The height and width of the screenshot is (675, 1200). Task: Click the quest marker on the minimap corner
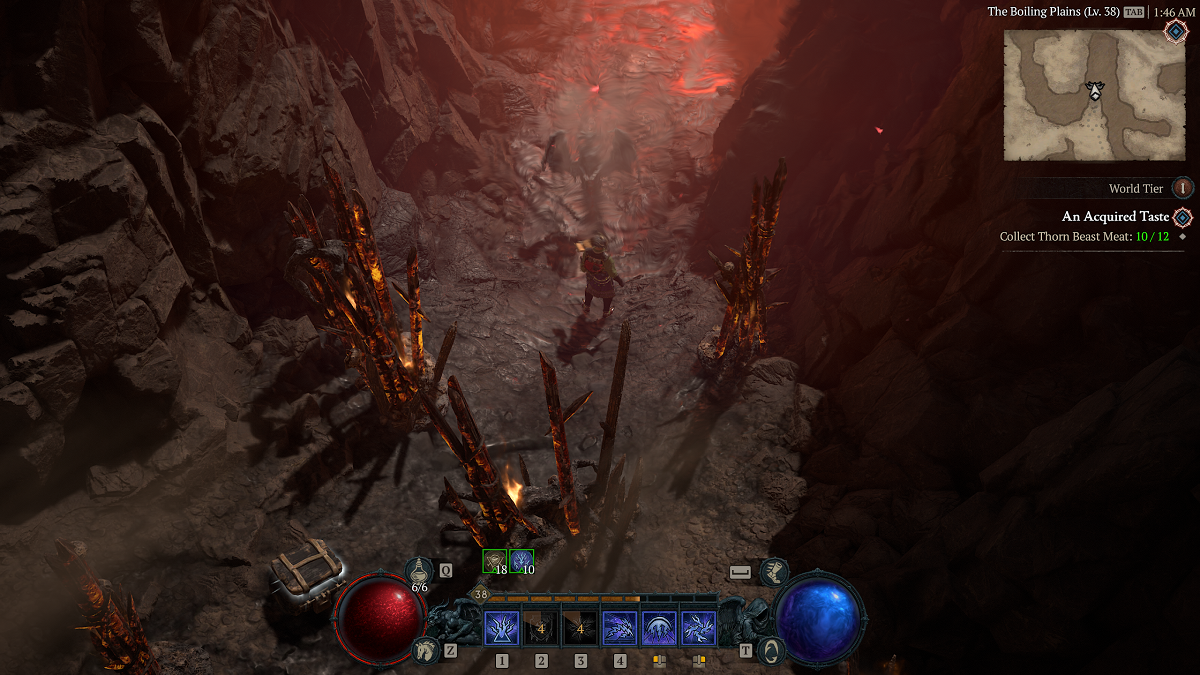tap(1176, 30)
